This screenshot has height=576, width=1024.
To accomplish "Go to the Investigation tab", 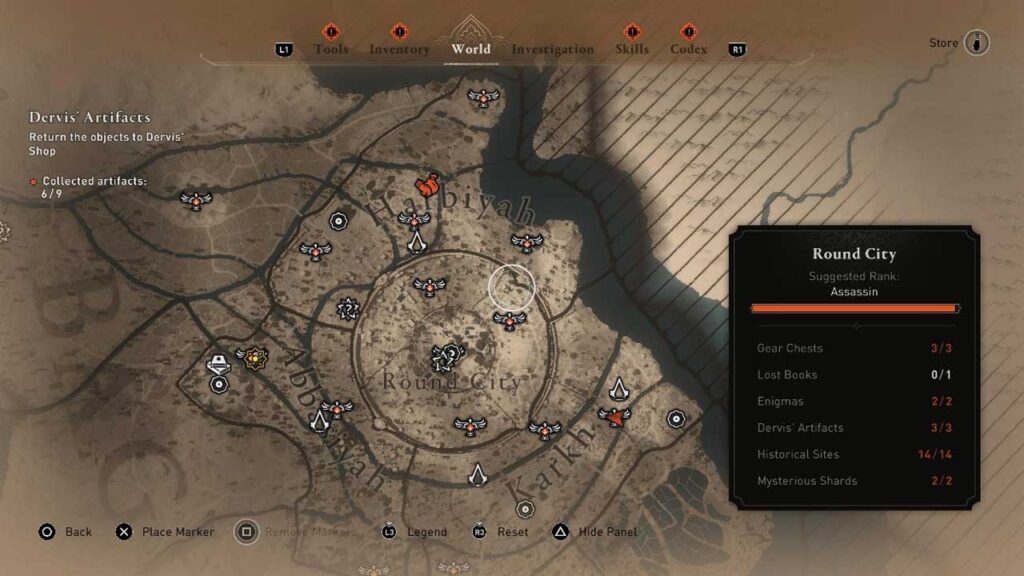I will (552, 49).
